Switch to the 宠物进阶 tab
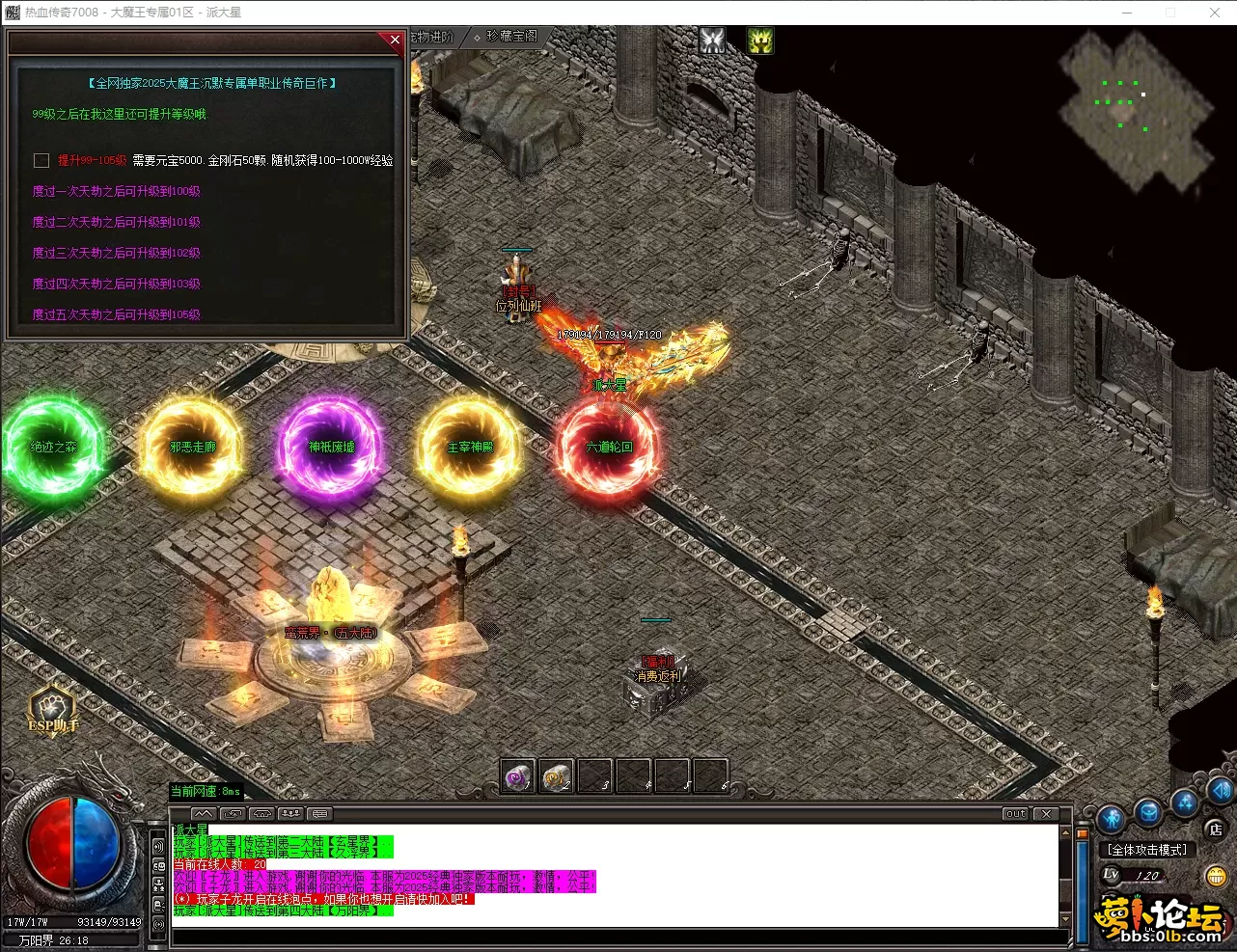This screenshot has width=1237, height=952. click(430, 37)
